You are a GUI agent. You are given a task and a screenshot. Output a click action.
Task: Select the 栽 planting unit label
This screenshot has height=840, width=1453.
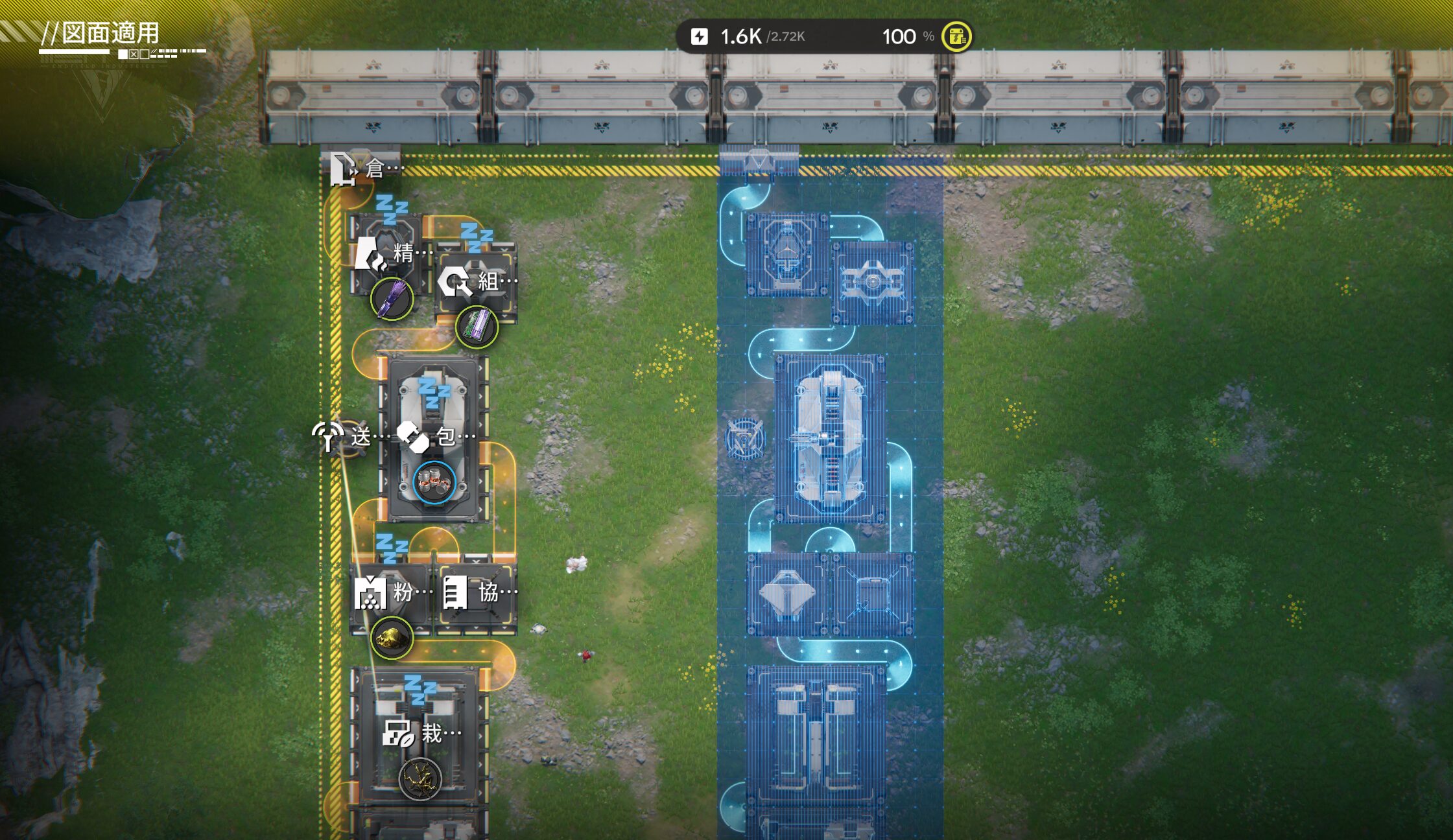423,734
